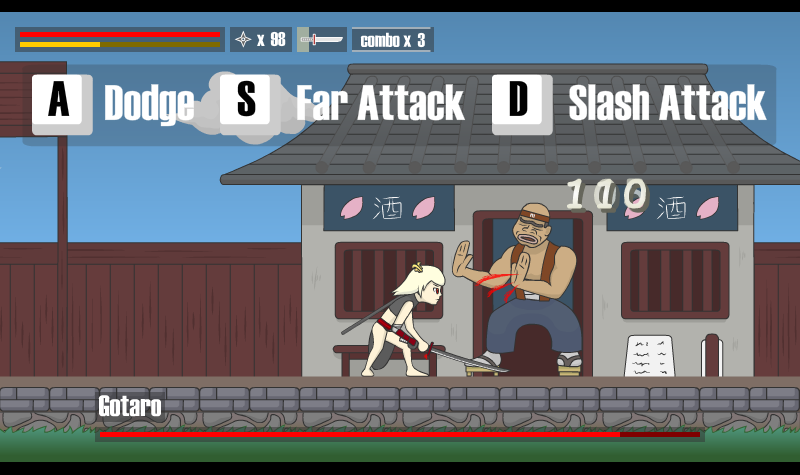
Task: Click the shuriken icon in the HUD
Action: coord(244,40)
